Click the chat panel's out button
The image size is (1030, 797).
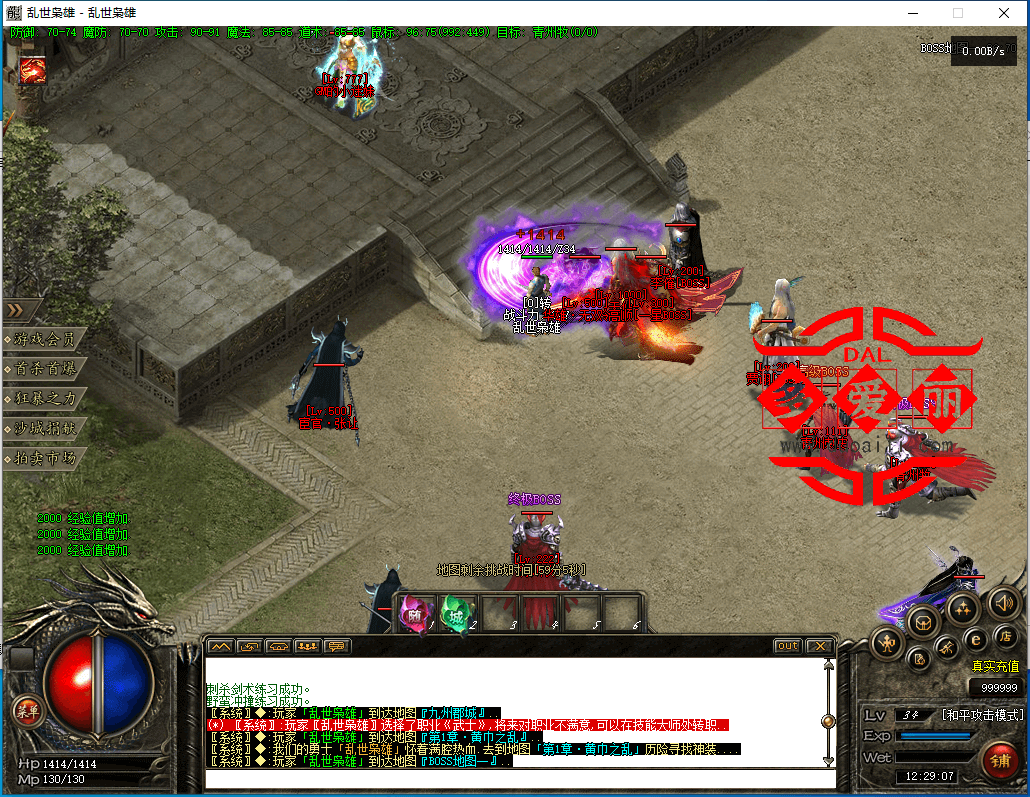pyautogui.click(x=788, y=646)
